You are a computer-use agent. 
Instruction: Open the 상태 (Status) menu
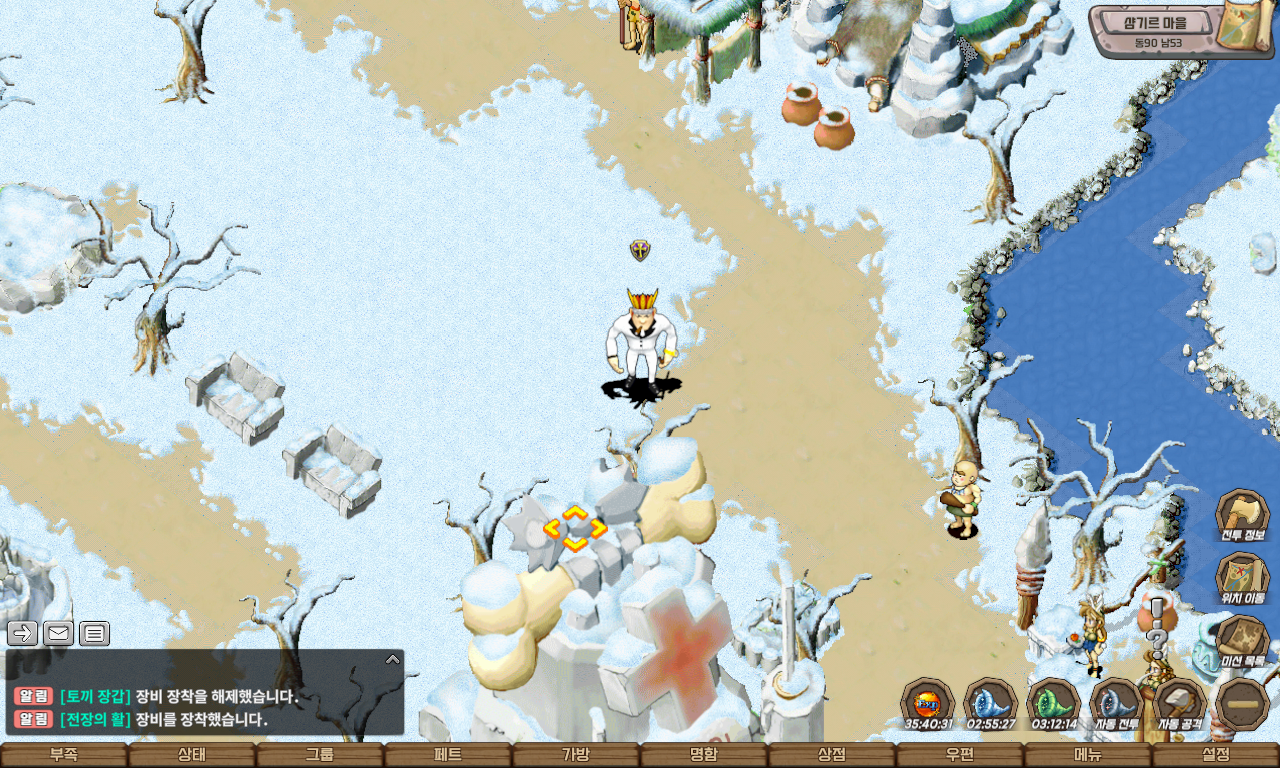pyautogui.click(x=192, y=755)
